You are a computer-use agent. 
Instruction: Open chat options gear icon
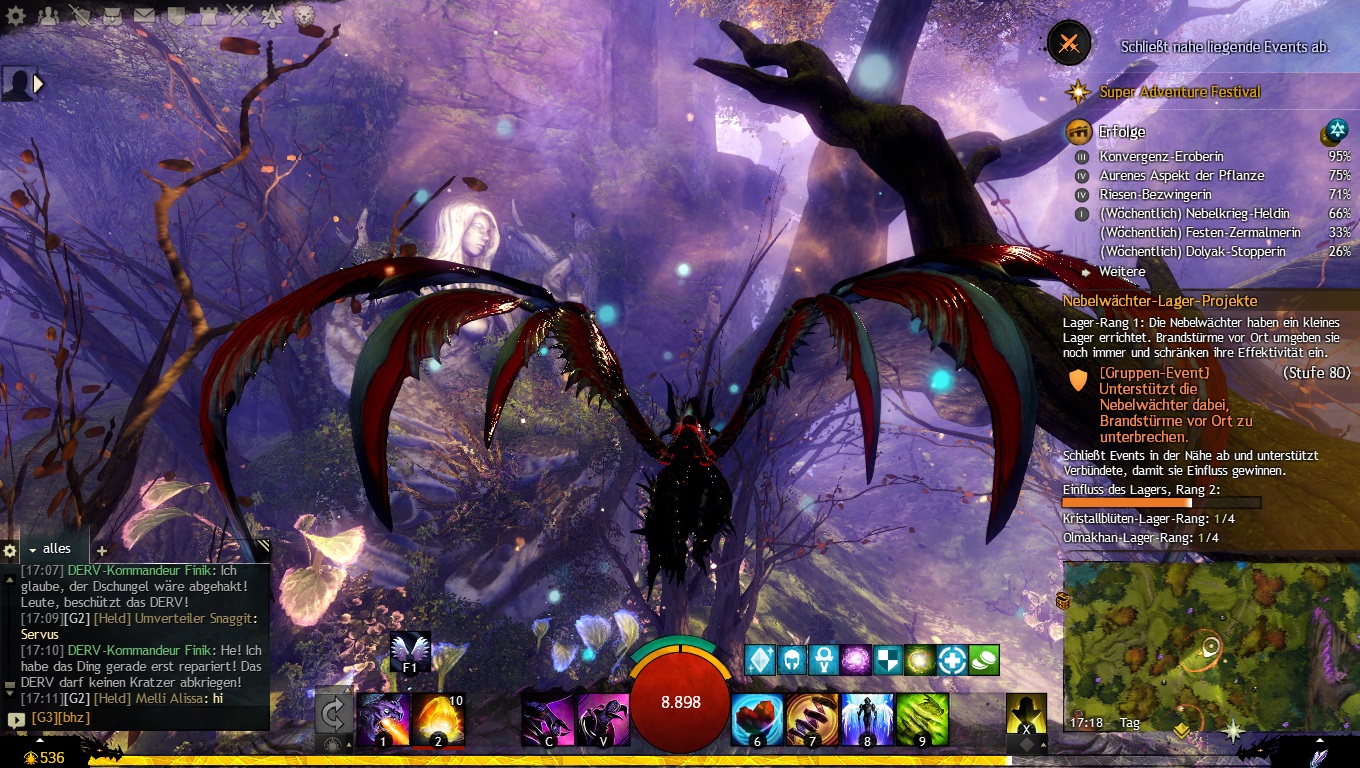(x=10, y=550)
